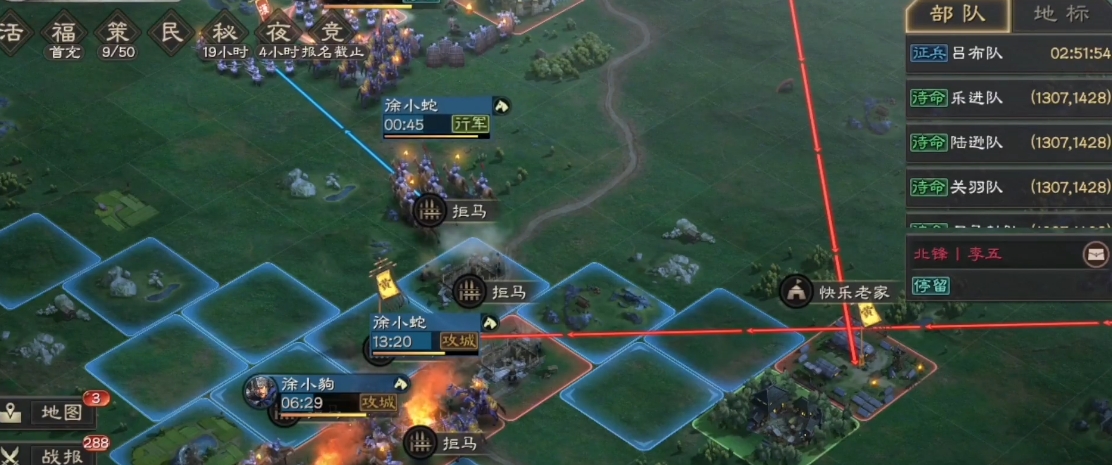This screenshot has width=1112, height=465.
Task: Switch to the 地标 tab
Action: pos(1060,16)
